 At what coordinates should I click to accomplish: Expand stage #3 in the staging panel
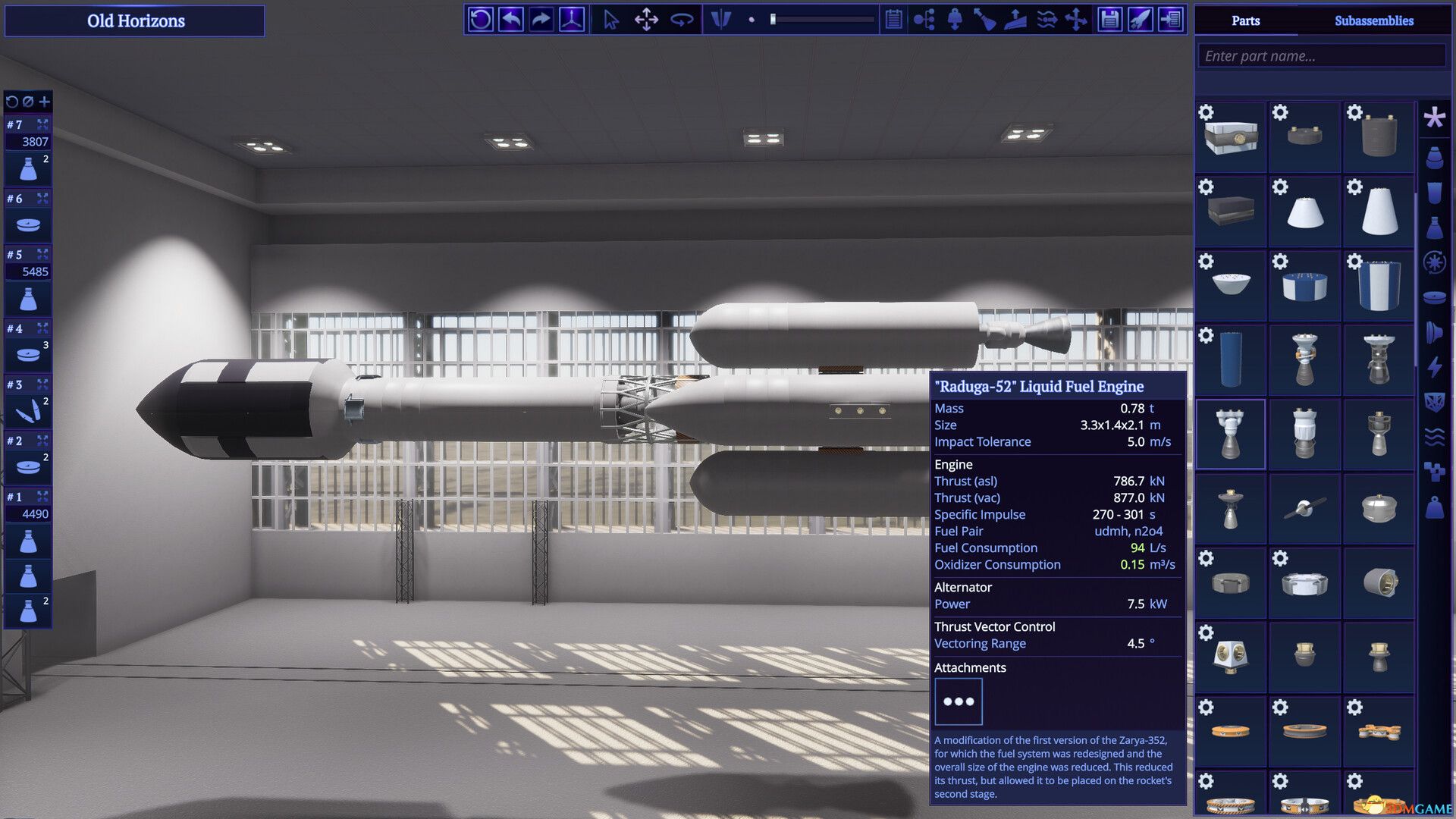pyautogui.click(x=43, y=384)
